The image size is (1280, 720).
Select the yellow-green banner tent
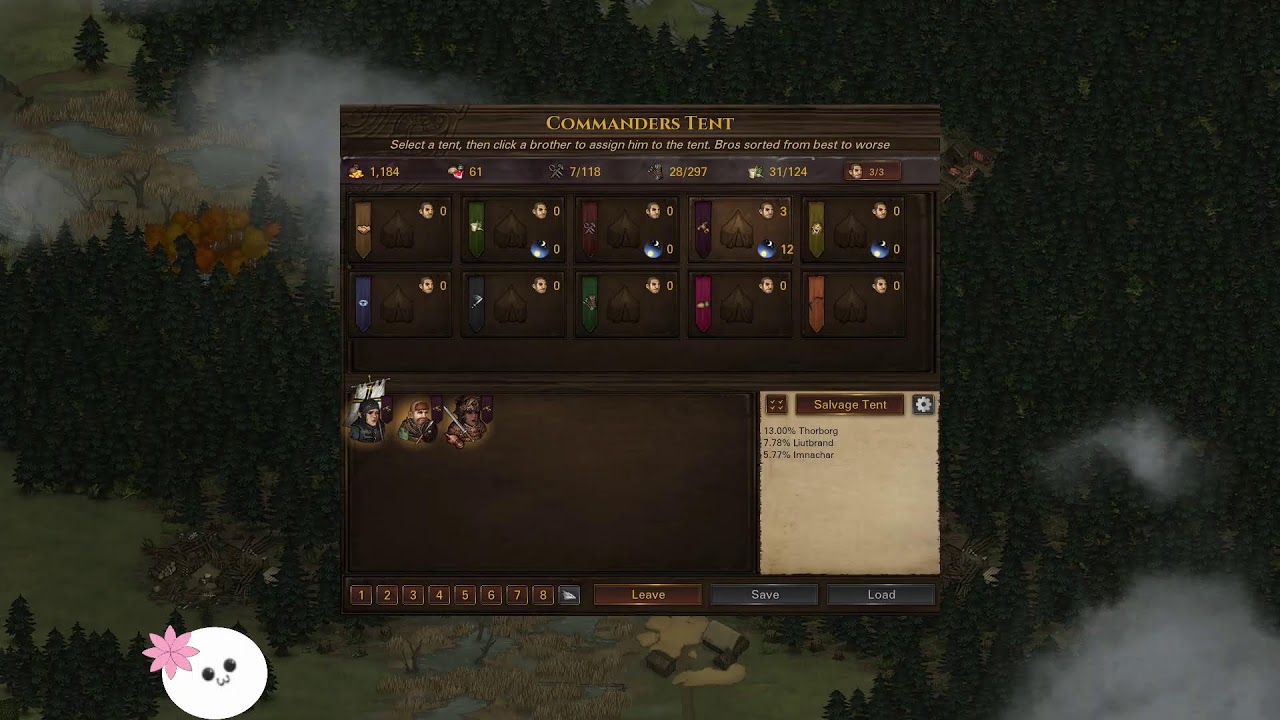pyautogui.click(x=851, y=230)
